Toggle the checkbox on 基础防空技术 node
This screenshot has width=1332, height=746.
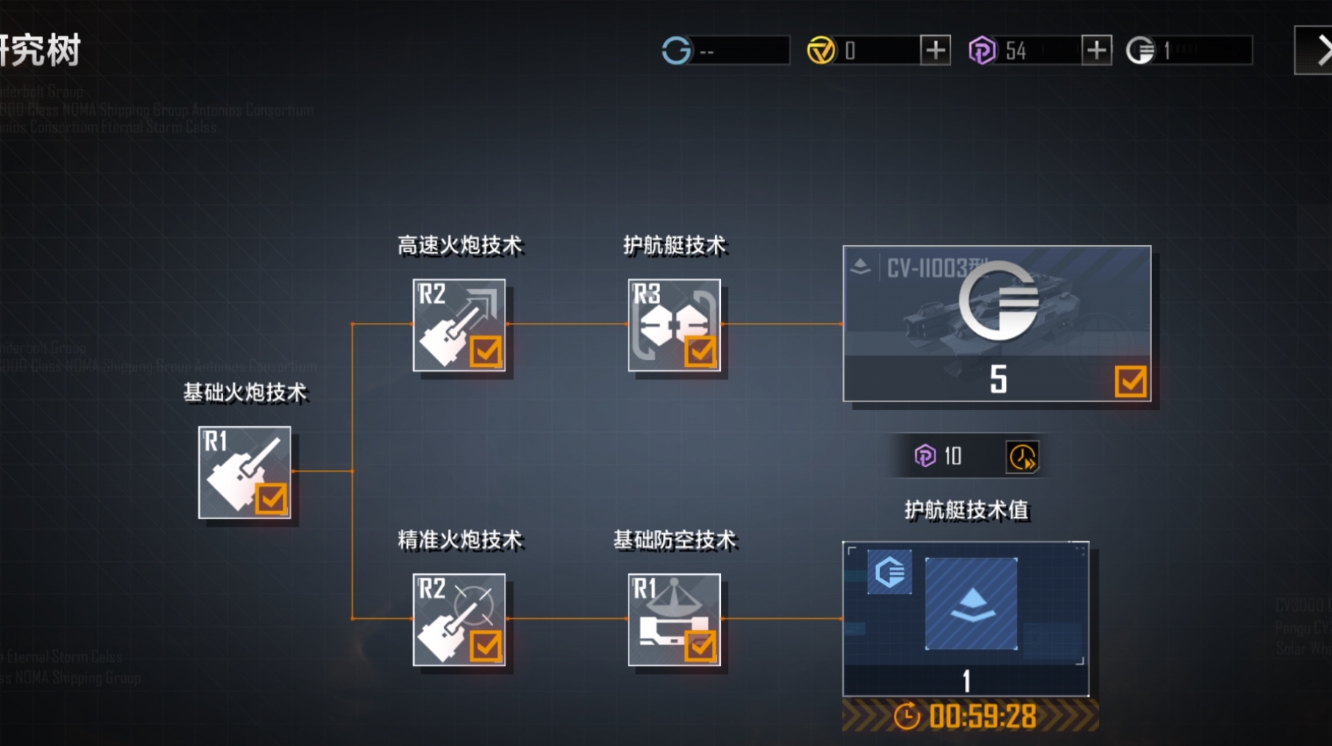tap(700, 648)
